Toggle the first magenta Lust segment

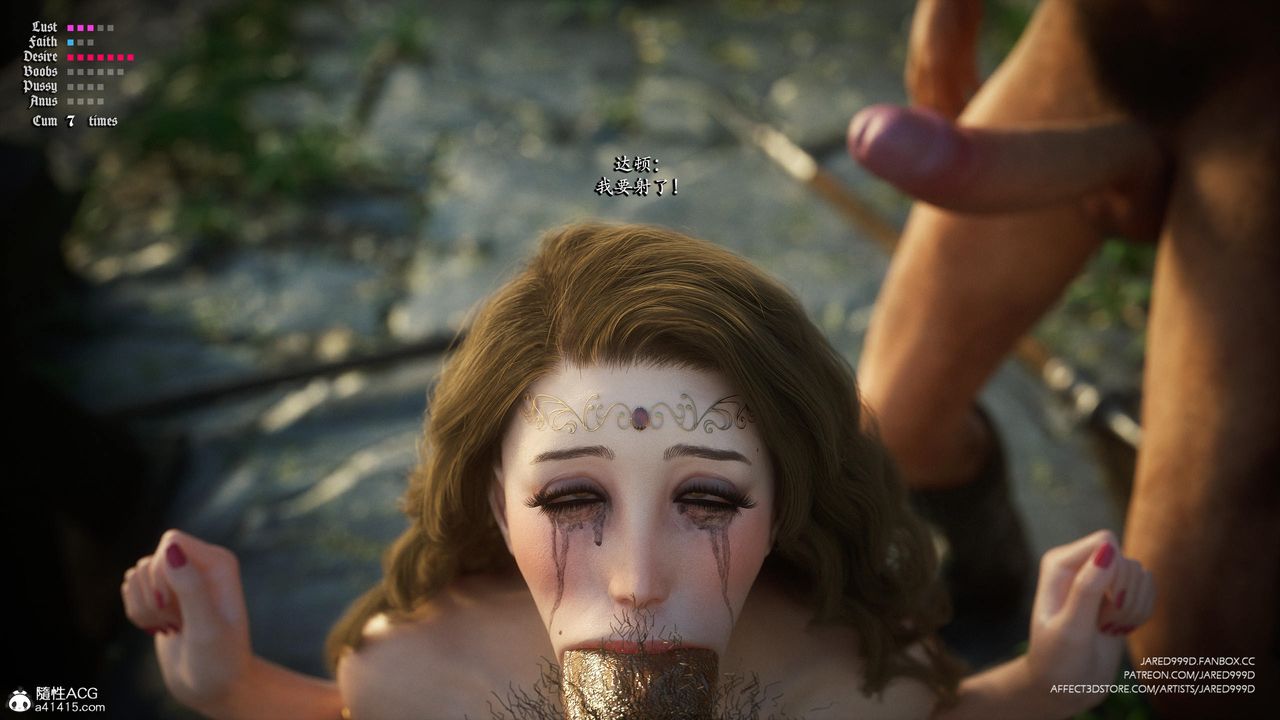(x=70, y=27)
